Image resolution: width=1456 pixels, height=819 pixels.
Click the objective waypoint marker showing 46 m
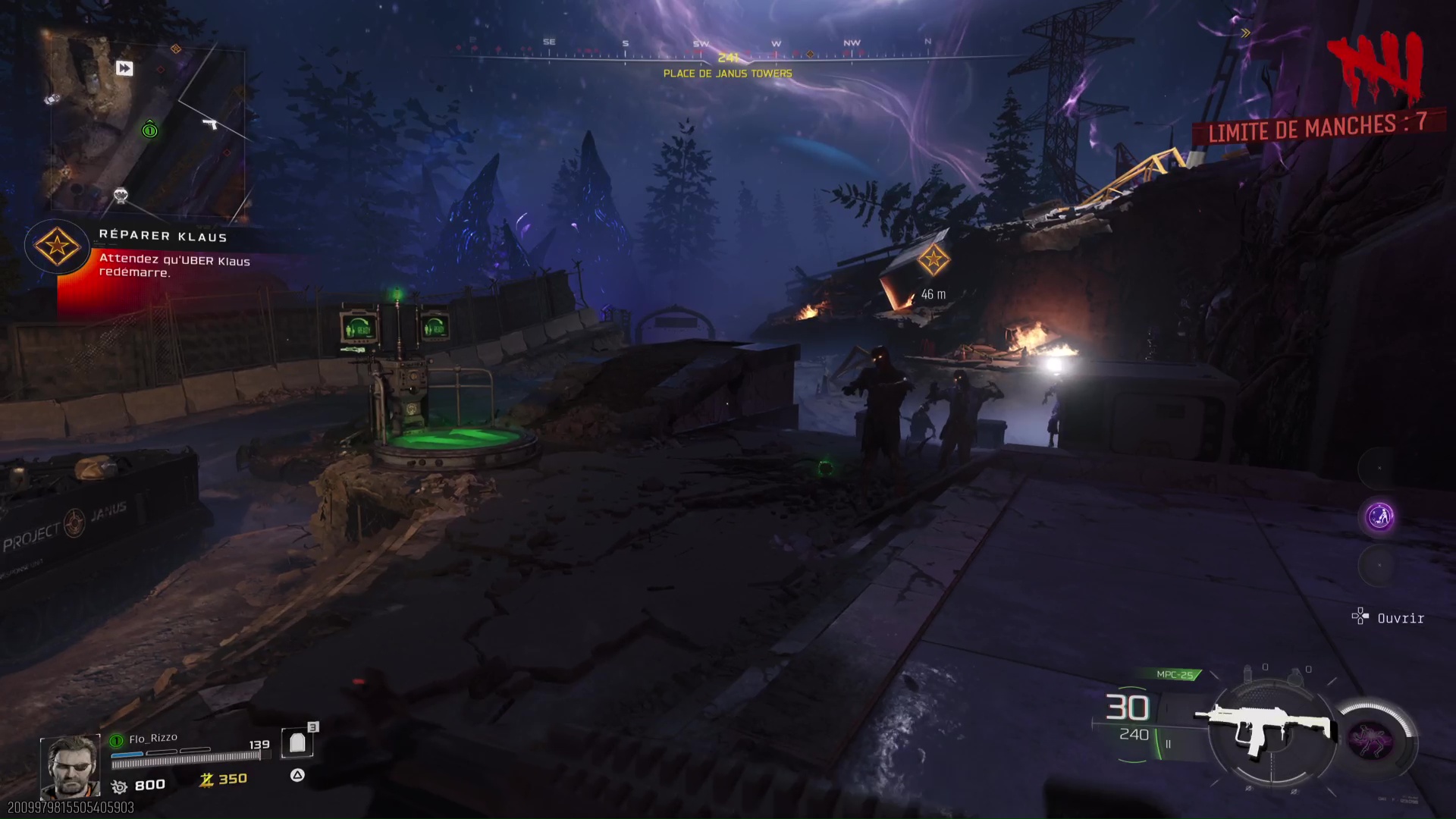point(934,261)
